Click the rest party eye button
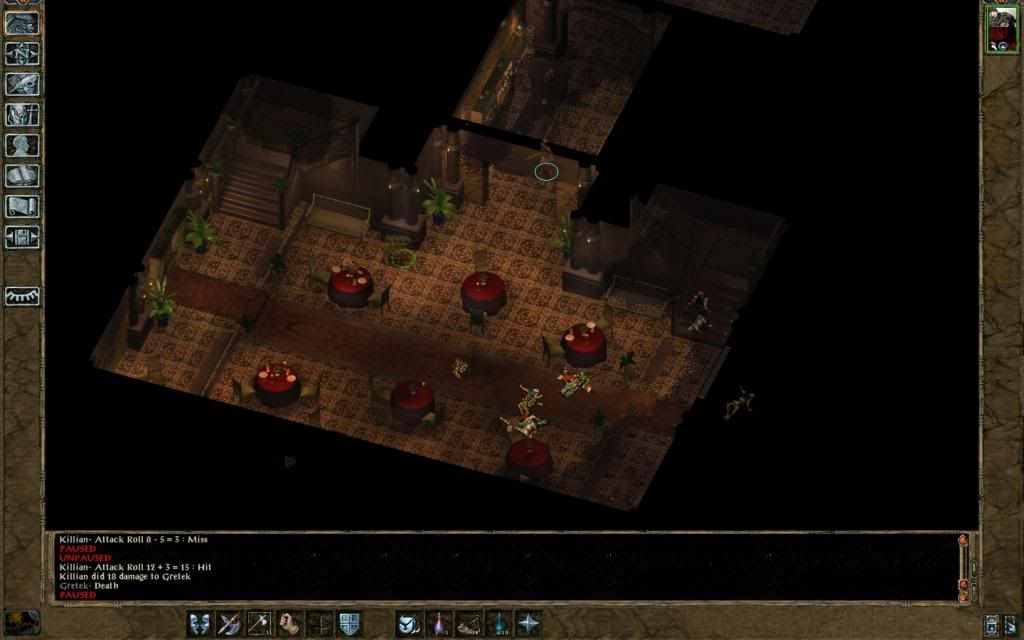1024x640 pixels. pyautogui.click(x=22, y=296)
